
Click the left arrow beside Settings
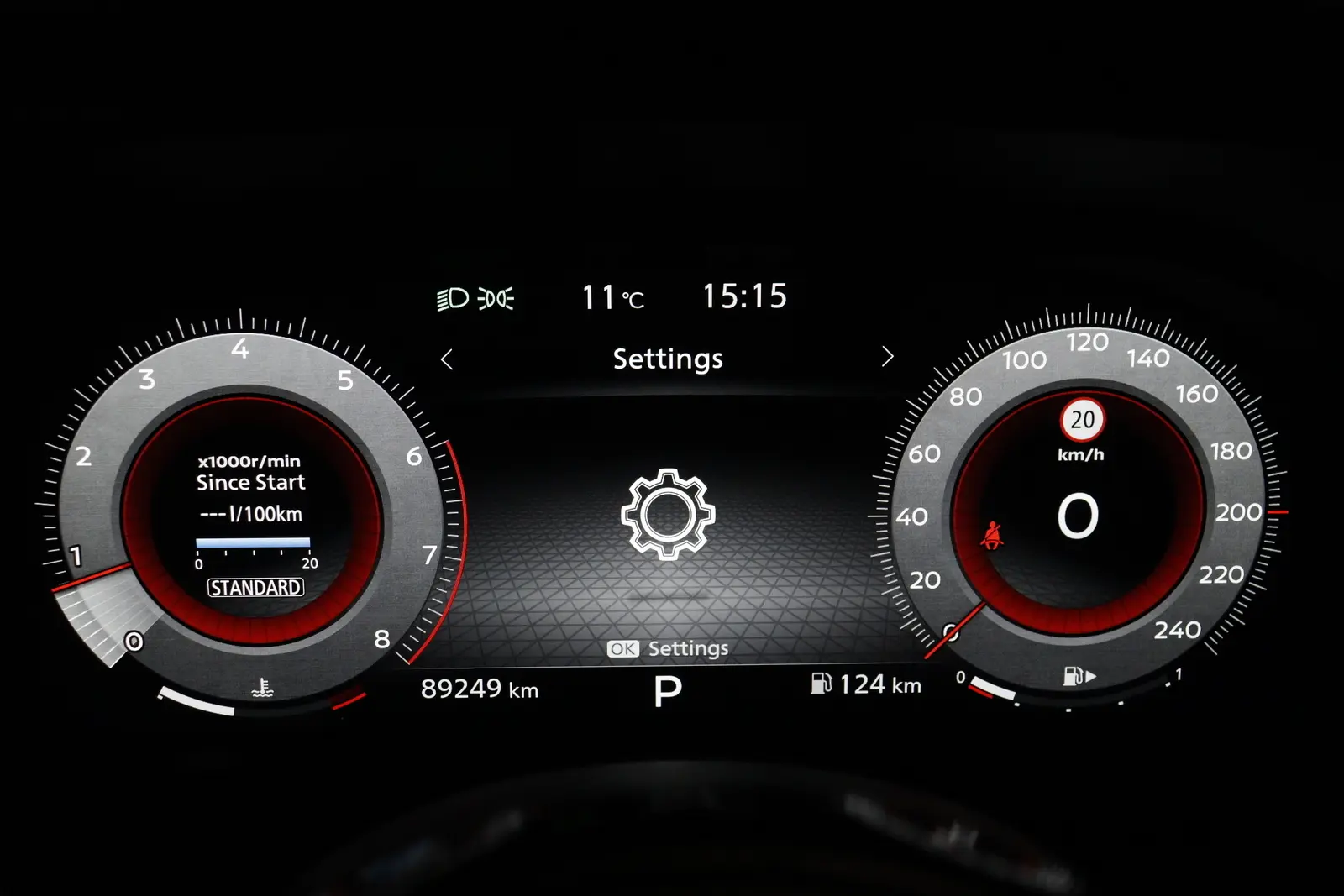tap(447, 359)
